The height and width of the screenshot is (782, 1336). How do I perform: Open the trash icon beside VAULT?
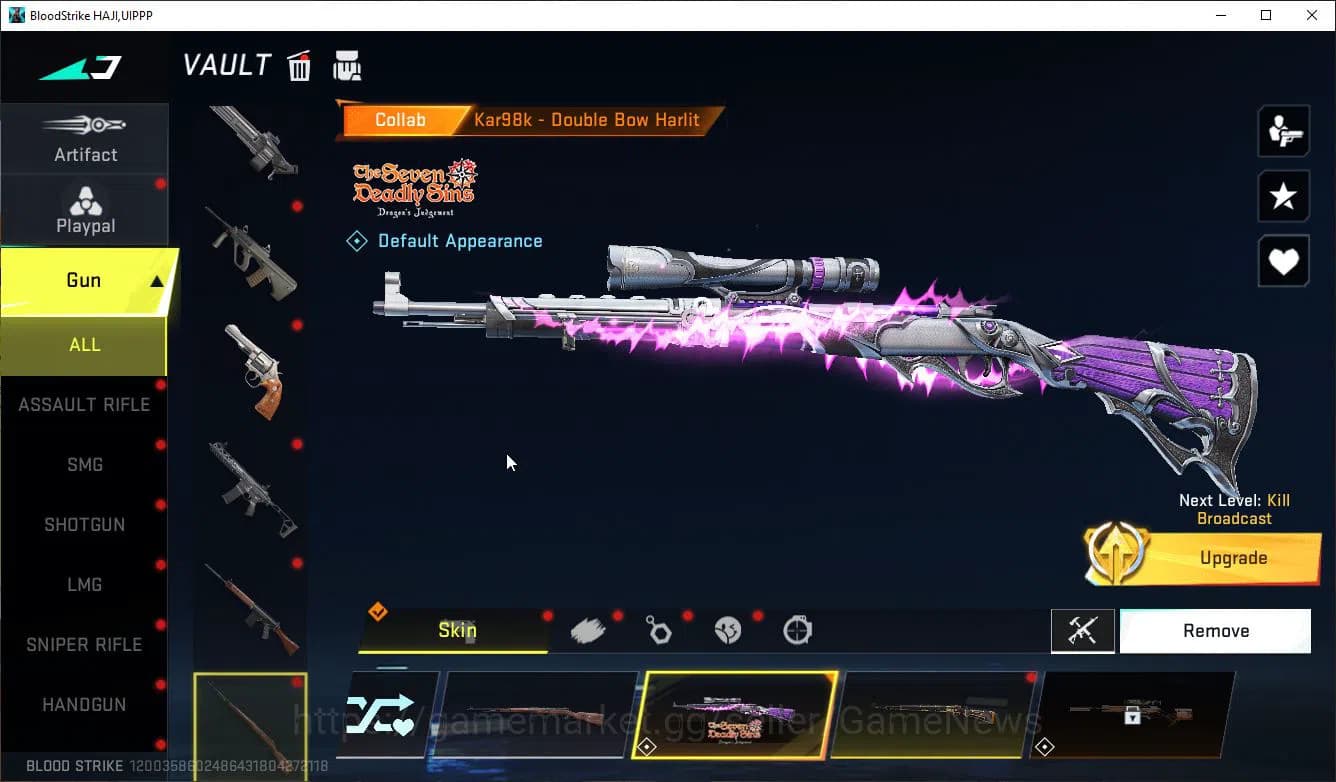(x=299, y=65)
